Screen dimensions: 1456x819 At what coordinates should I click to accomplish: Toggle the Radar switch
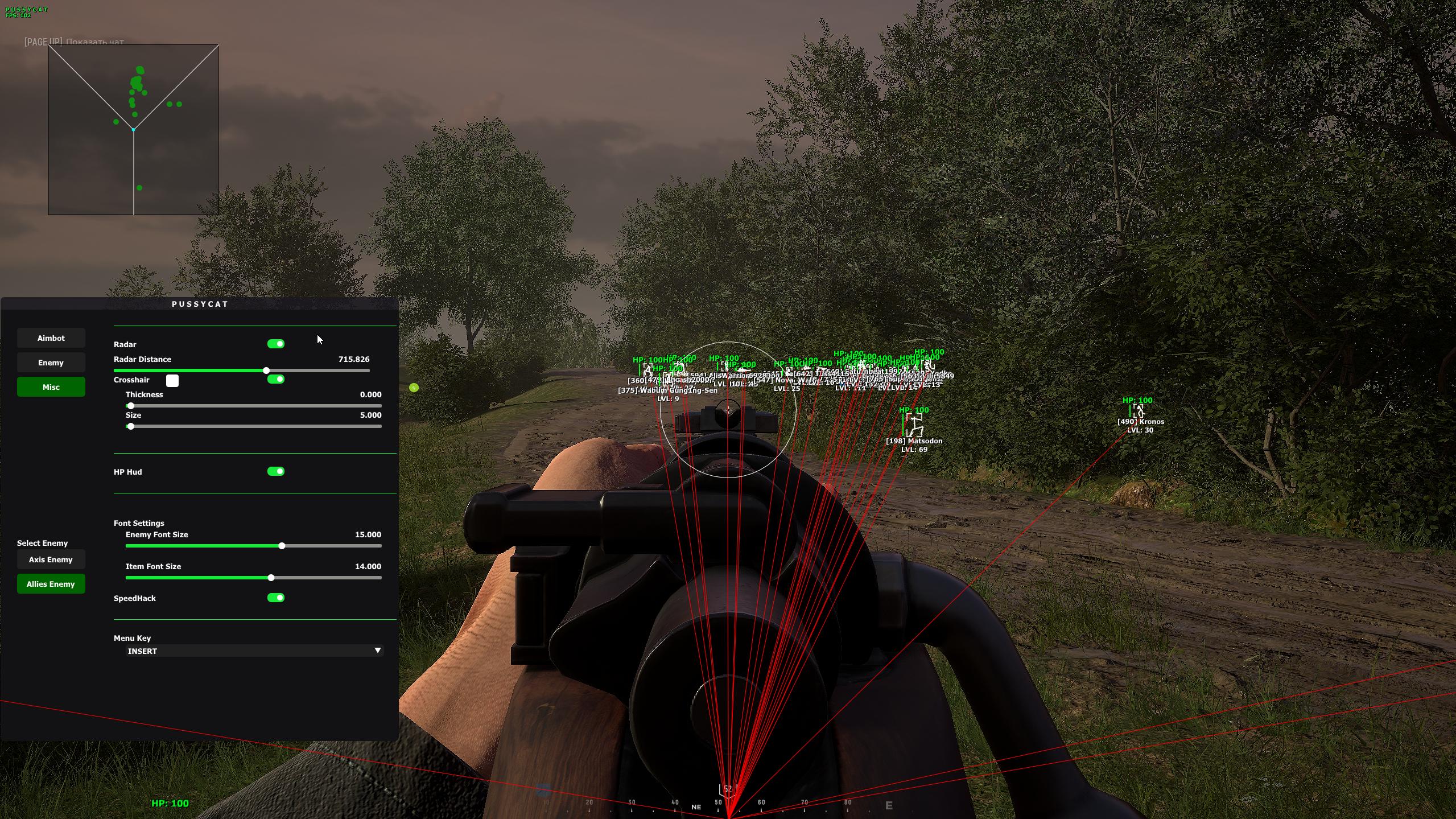(x=276, y=344)
